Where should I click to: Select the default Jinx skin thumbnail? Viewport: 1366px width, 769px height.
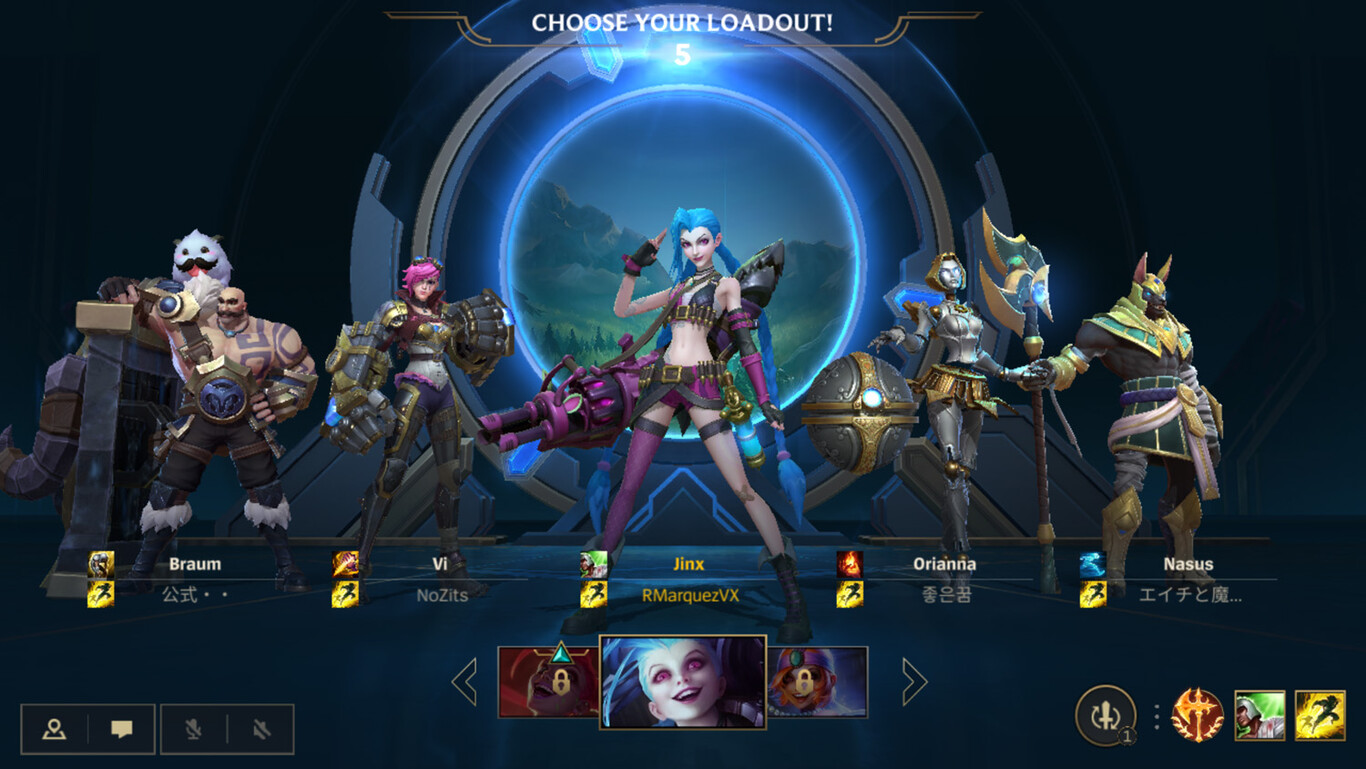683,682
